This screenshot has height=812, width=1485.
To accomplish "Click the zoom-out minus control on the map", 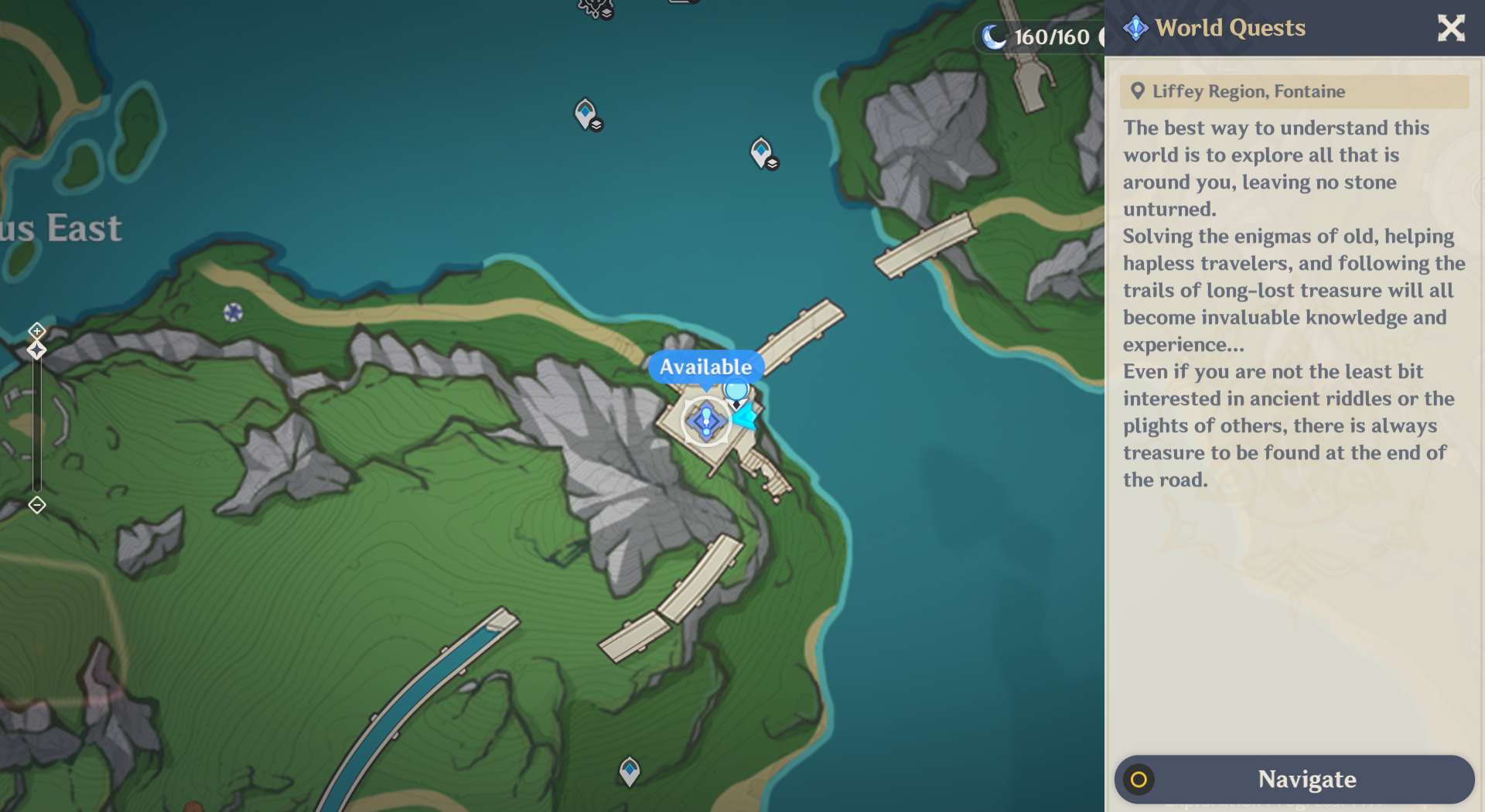I will coord(36,505).
